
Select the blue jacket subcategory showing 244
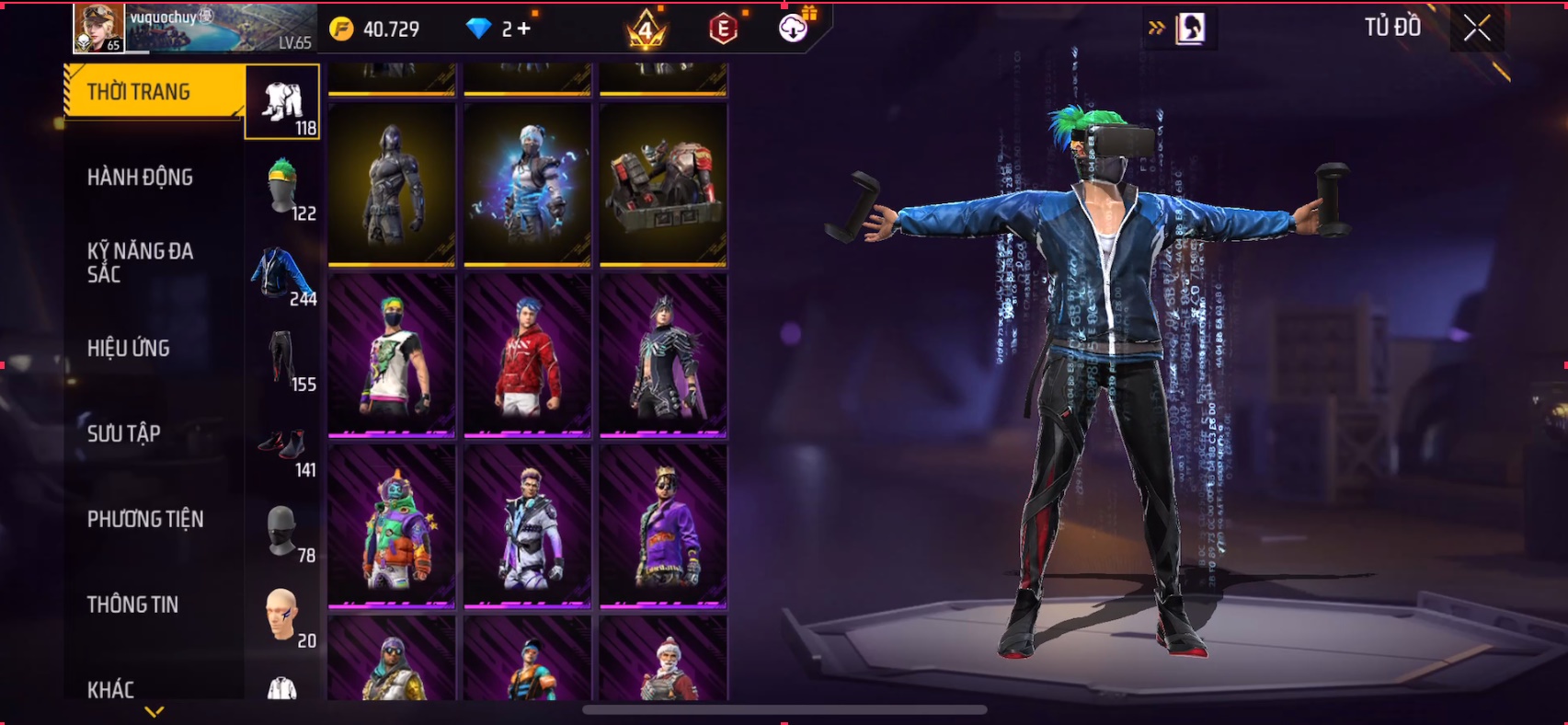click(x=282, y=273)
